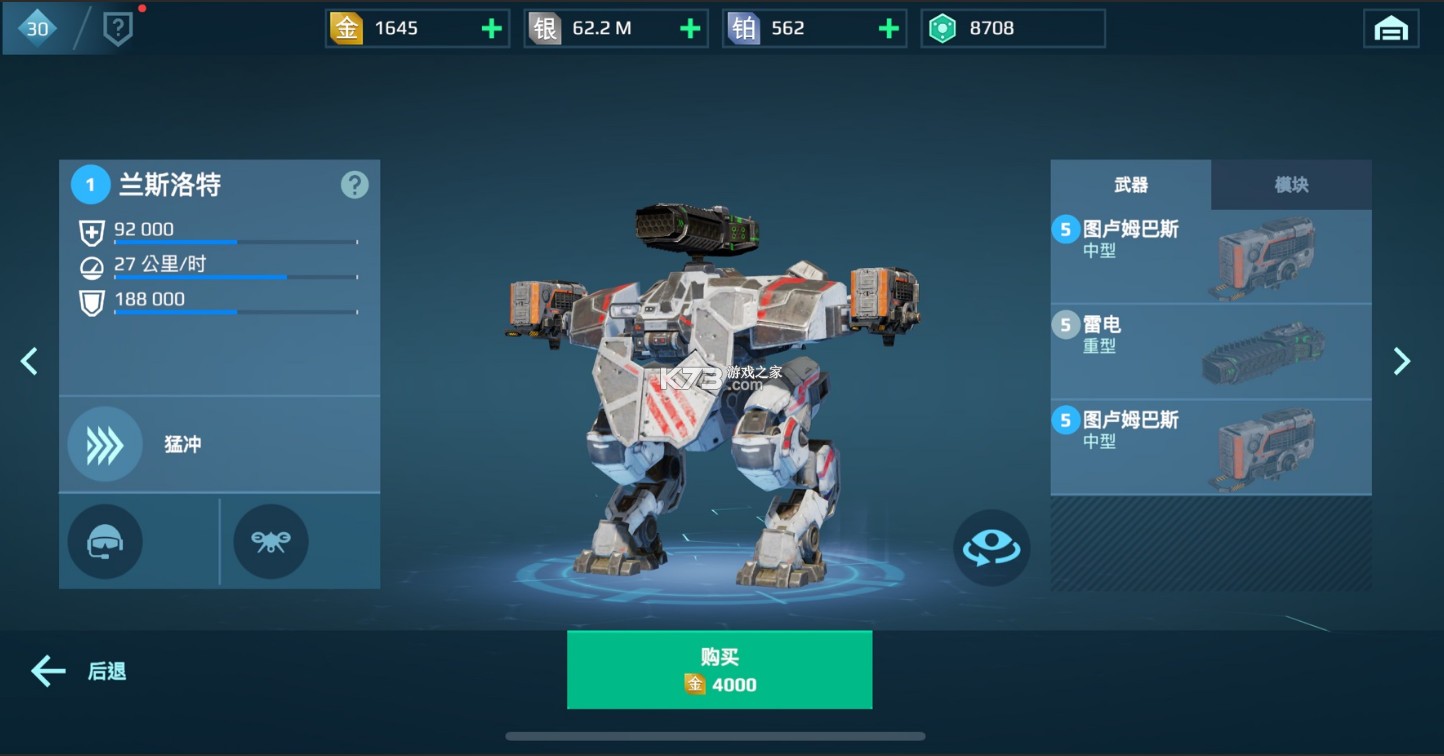1444x756 pixels.
Task: Open the question mark shield notification icon
Action: [118, 29]
